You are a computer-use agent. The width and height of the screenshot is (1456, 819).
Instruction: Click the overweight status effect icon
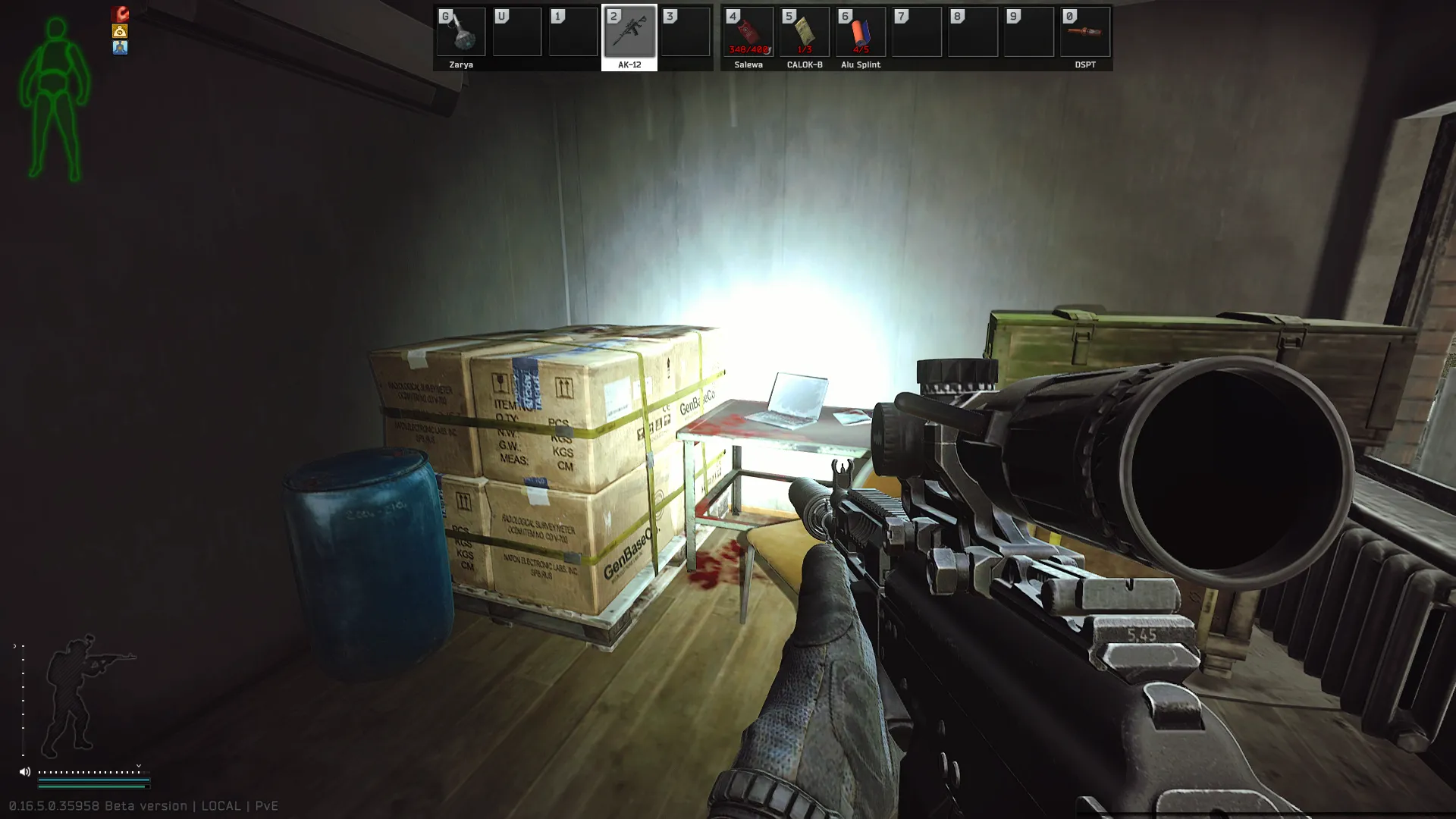(120, 31)
